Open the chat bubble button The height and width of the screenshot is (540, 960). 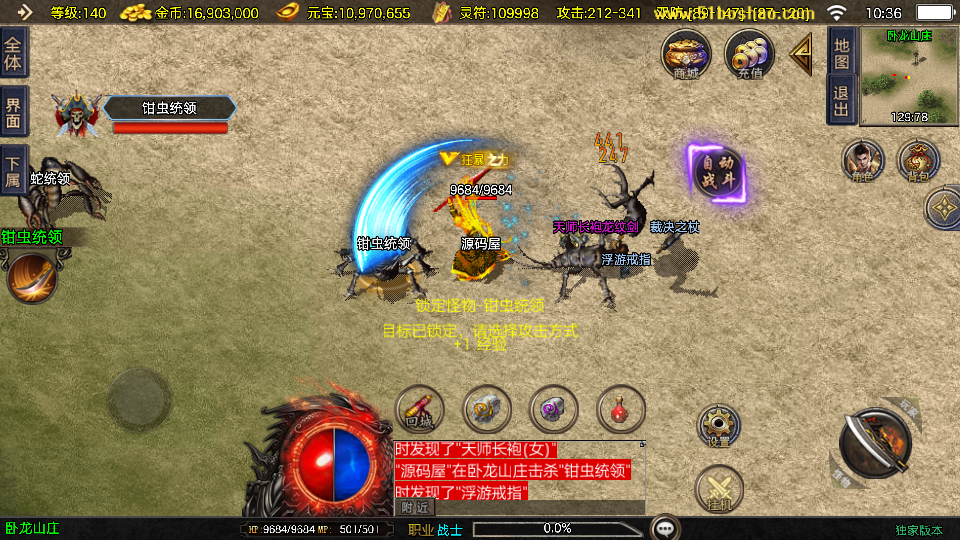(665, 527)
